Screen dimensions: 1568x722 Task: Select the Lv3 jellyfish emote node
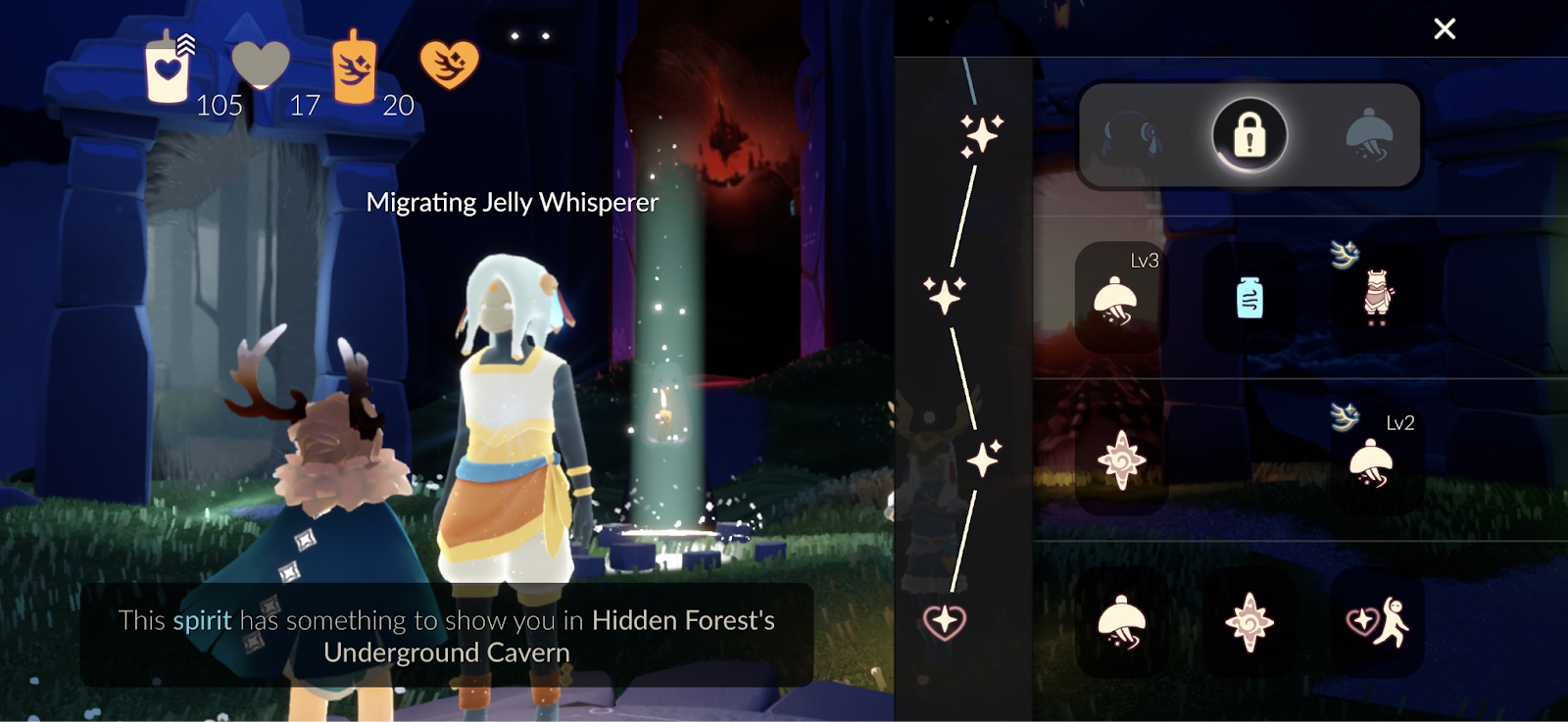1117,298
